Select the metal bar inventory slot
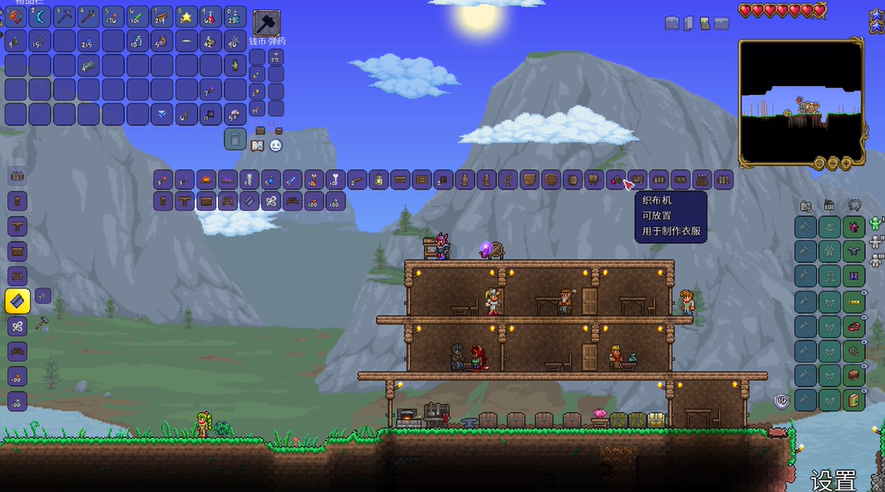Image resolution: width=885 pixels, height=492 pixels. click(x=89, y=66)
